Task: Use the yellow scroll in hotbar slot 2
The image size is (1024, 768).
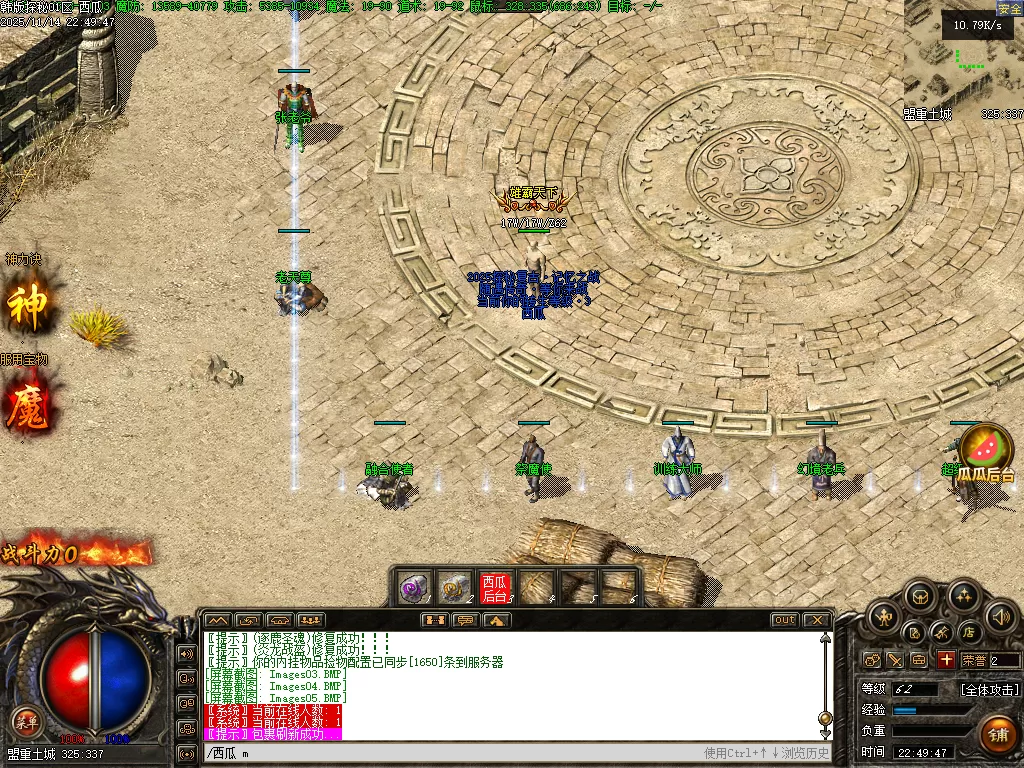Action: point(455,587)
